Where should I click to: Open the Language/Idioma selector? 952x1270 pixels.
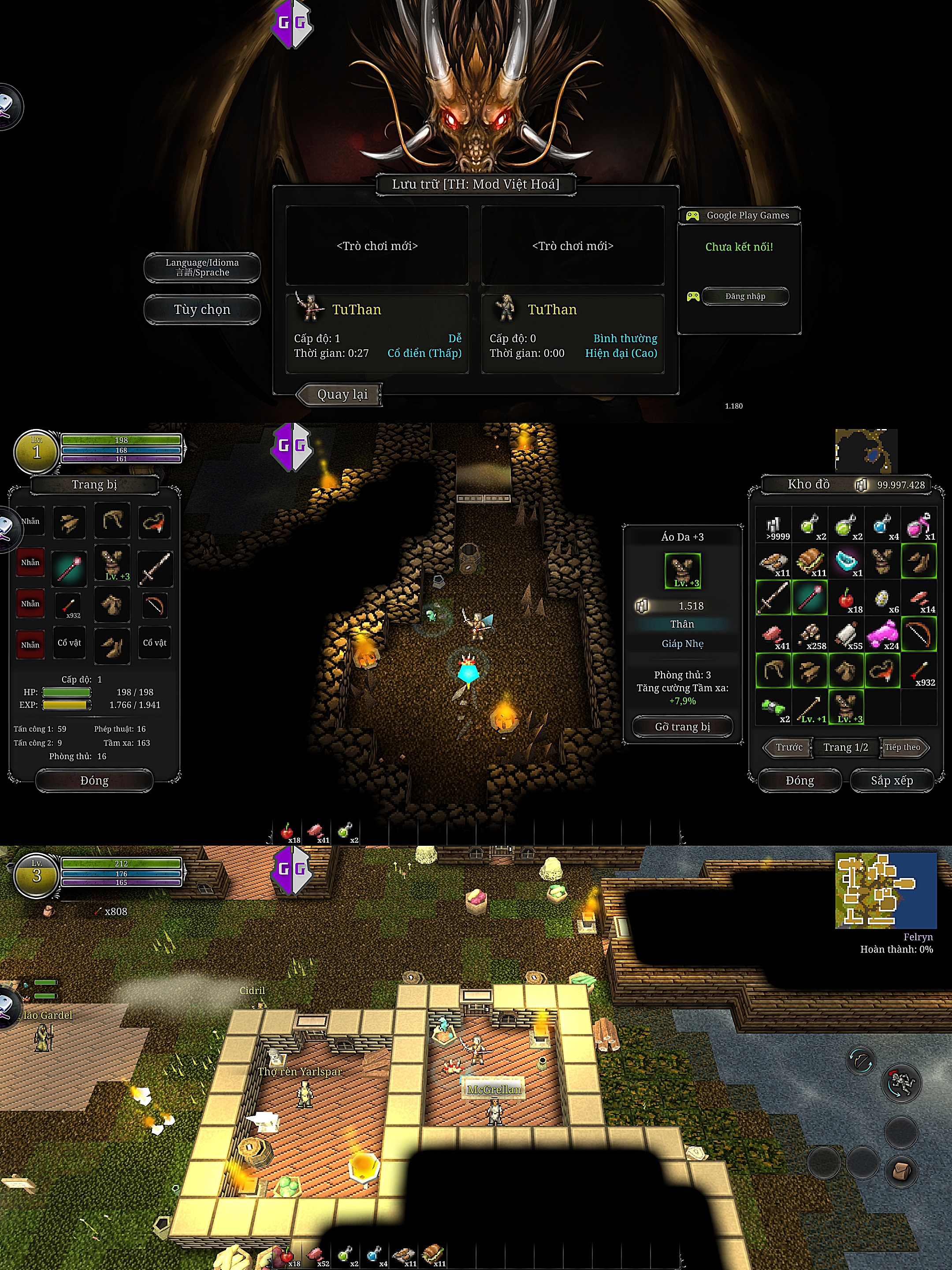click(202, 268)
